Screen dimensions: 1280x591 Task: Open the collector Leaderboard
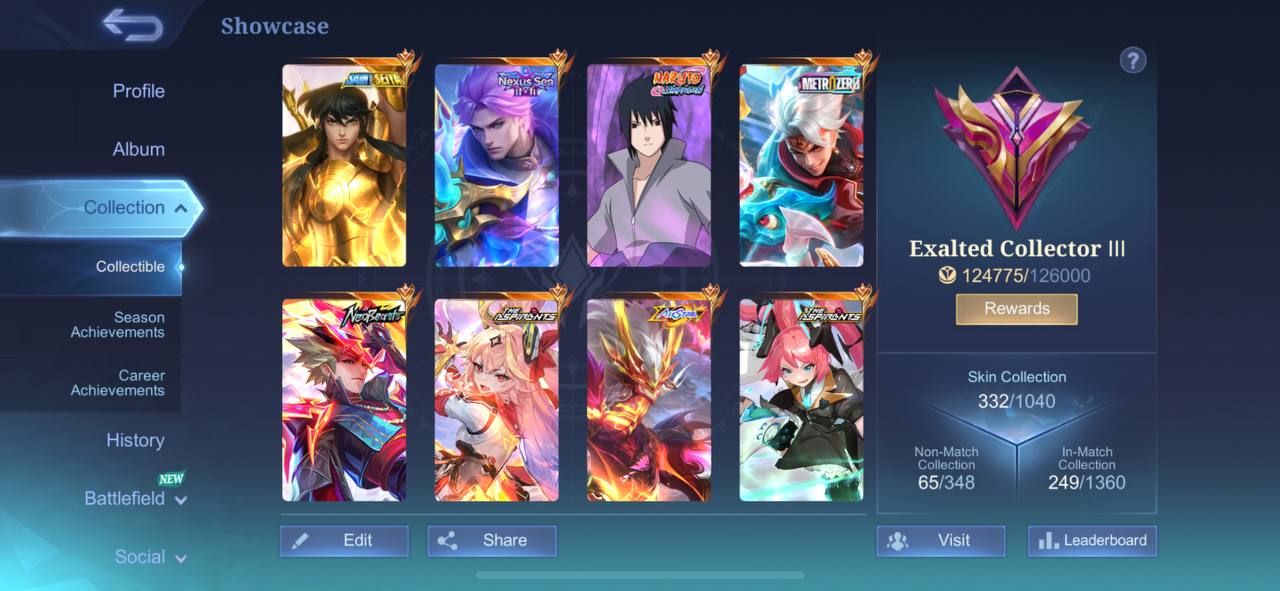pyautogui.click(x=1092, y=541)
